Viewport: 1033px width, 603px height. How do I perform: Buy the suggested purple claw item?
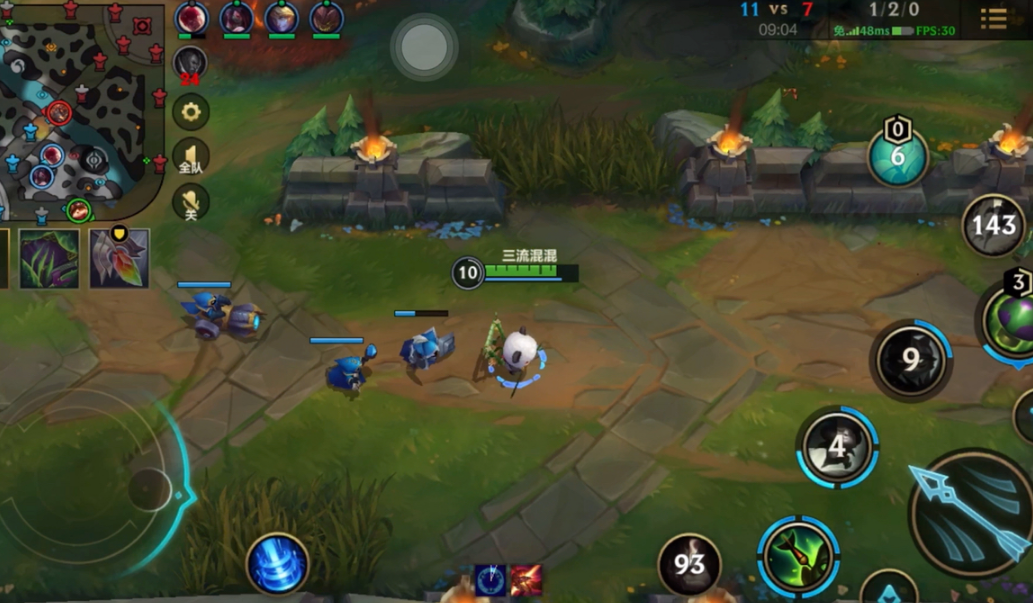[48, 258]
